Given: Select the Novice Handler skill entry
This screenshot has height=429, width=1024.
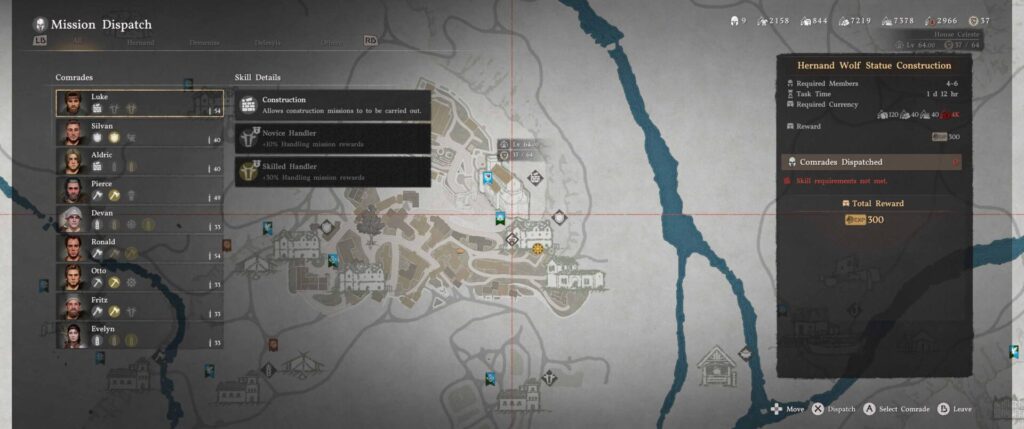Looking at the screenshot, I should pyautogui.click(x=332, y=138).
